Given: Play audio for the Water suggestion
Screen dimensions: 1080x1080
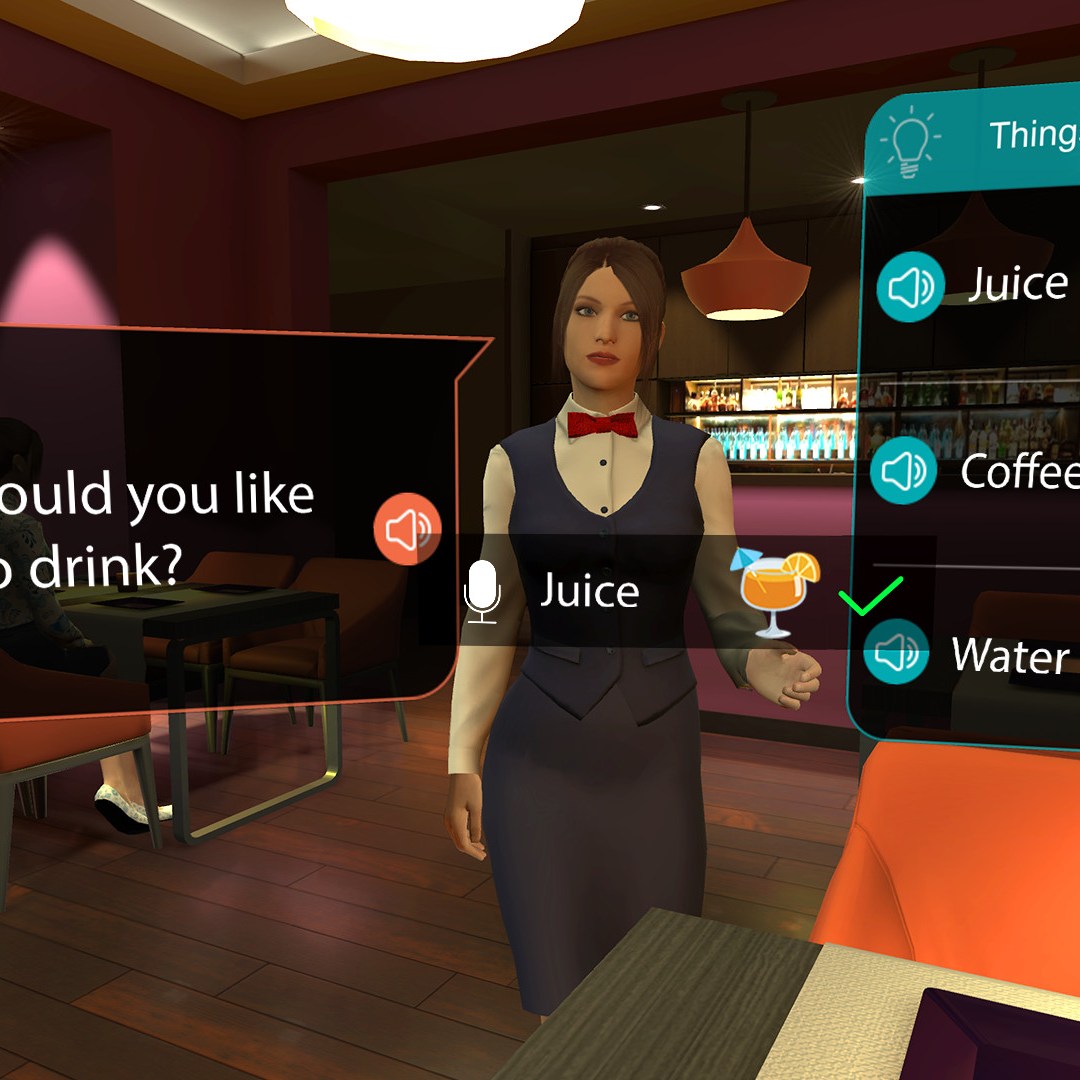Looking at the screenshot, I should (x=896, y=652).
